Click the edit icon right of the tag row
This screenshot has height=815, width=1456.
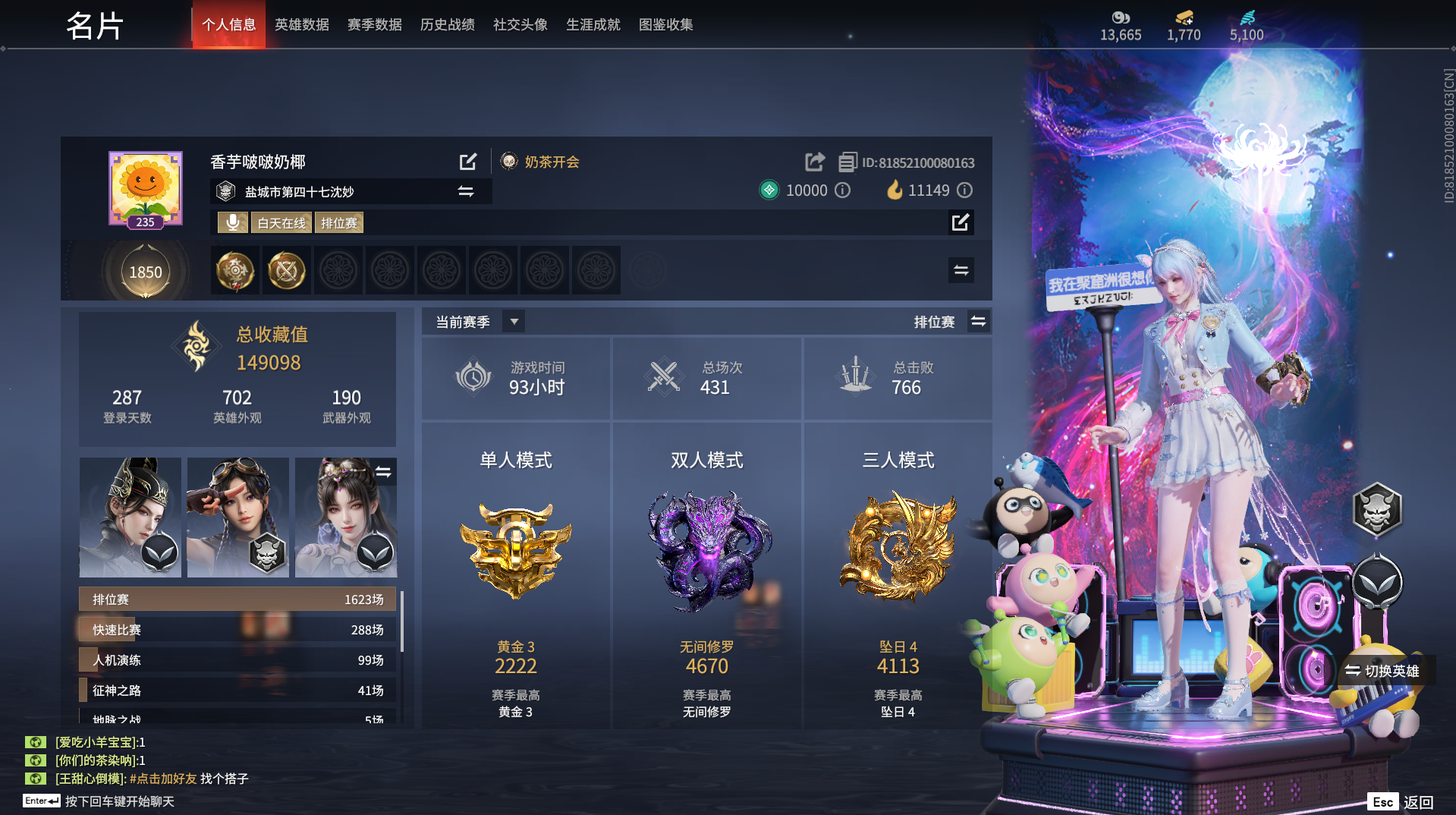(961, 222)
